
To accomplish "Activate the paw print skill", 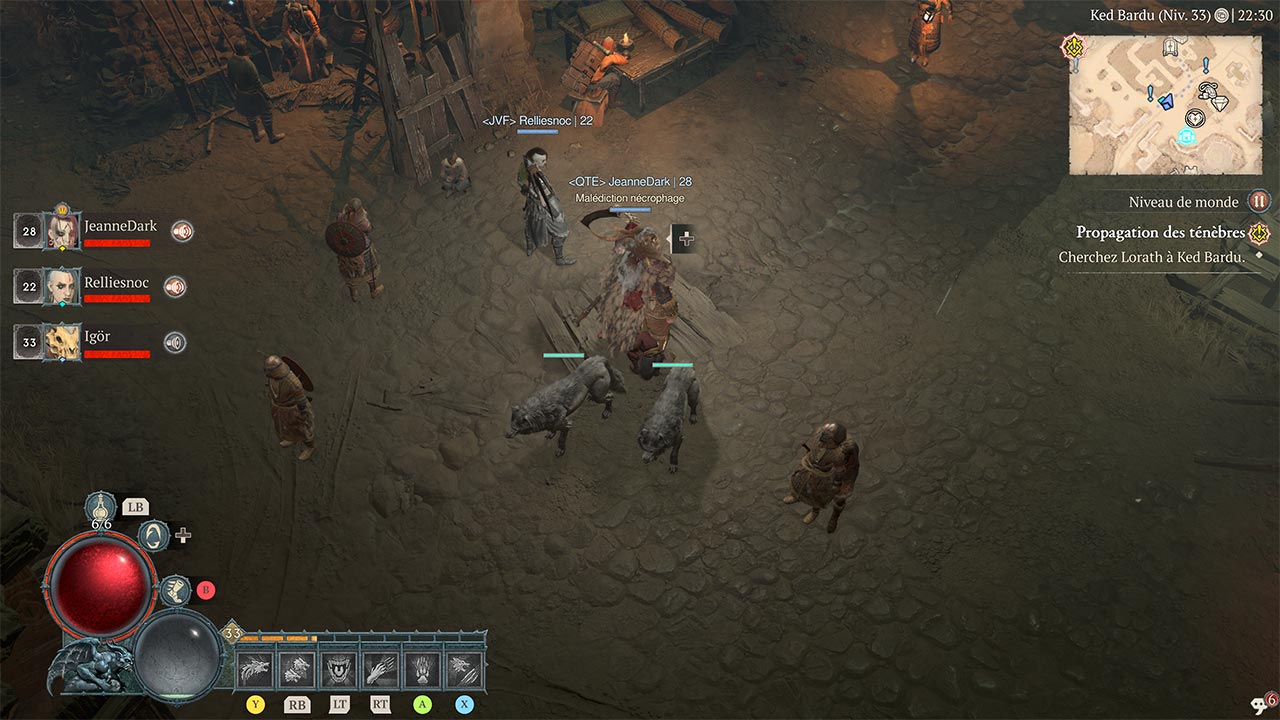I will pyautogui.click(x=421, y=668).
